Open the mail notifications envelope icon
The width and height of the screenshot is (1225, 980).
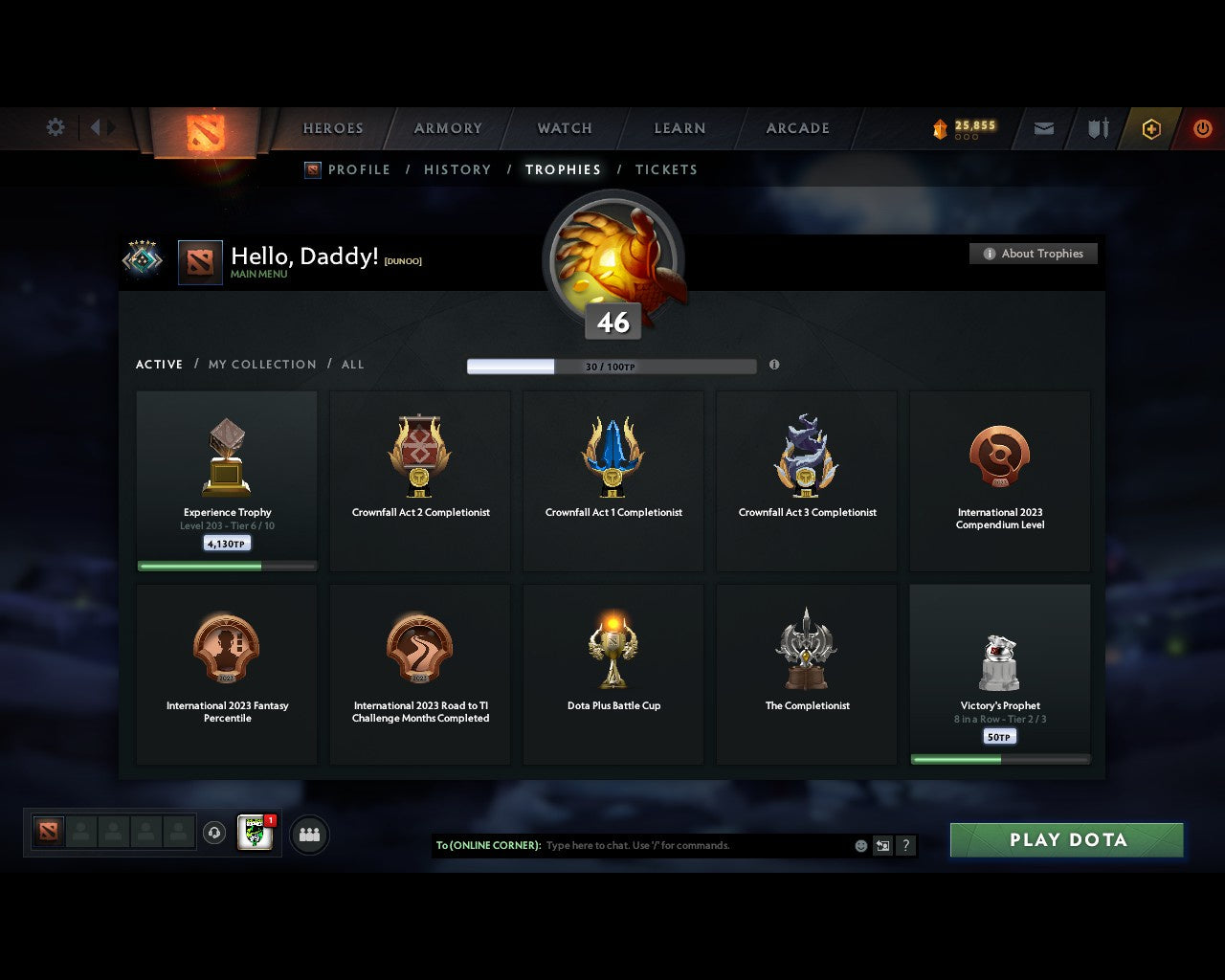(1043, 128)
